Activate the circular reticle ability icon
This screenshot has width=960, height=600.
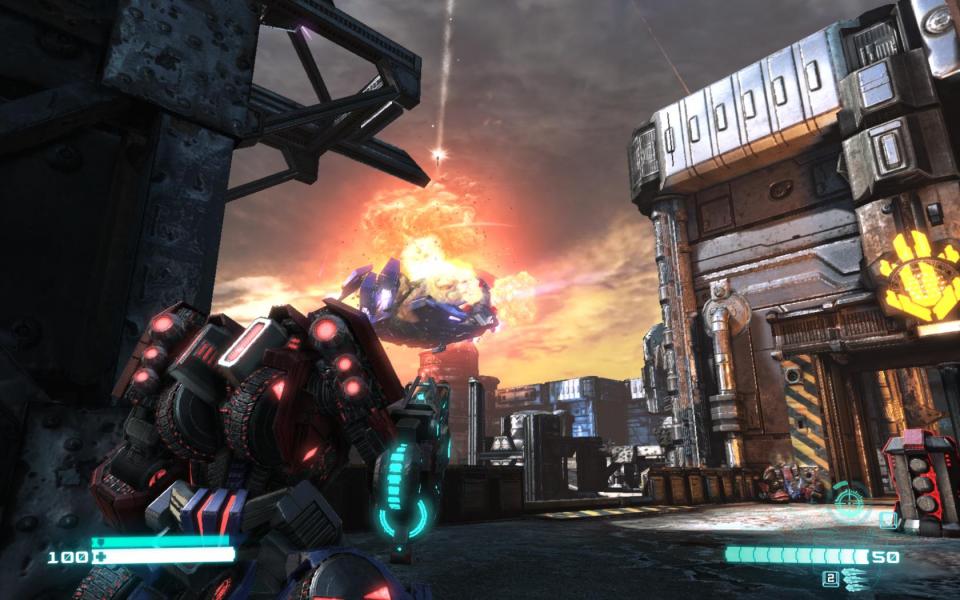850,498
